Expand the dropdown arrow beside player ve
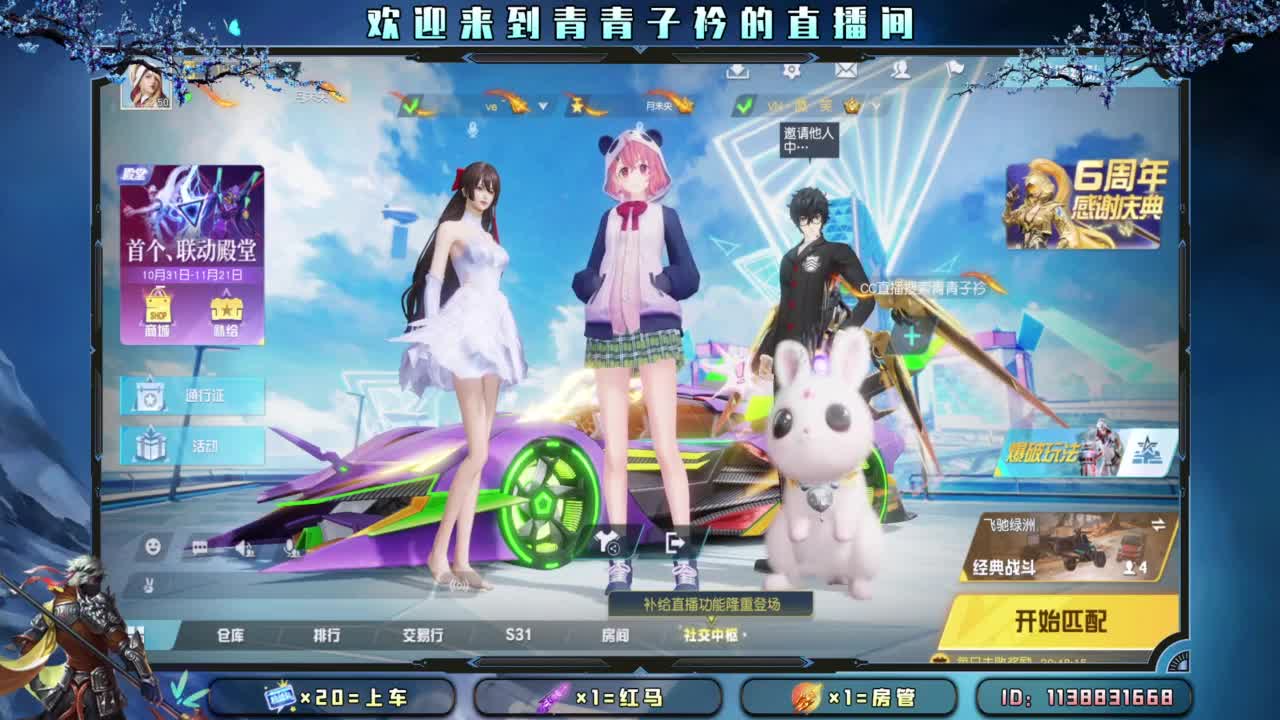This screenshot has width=1280, height=720. pyautogui.click(x=542, y=106)
